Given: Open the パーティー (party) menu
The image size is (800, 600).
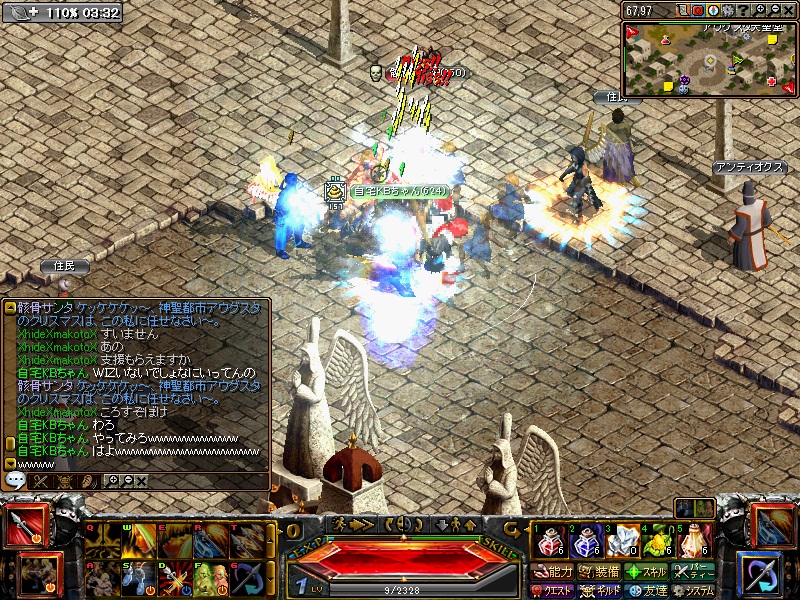Looking at the screenshot, I should click(x=692, y=572).
